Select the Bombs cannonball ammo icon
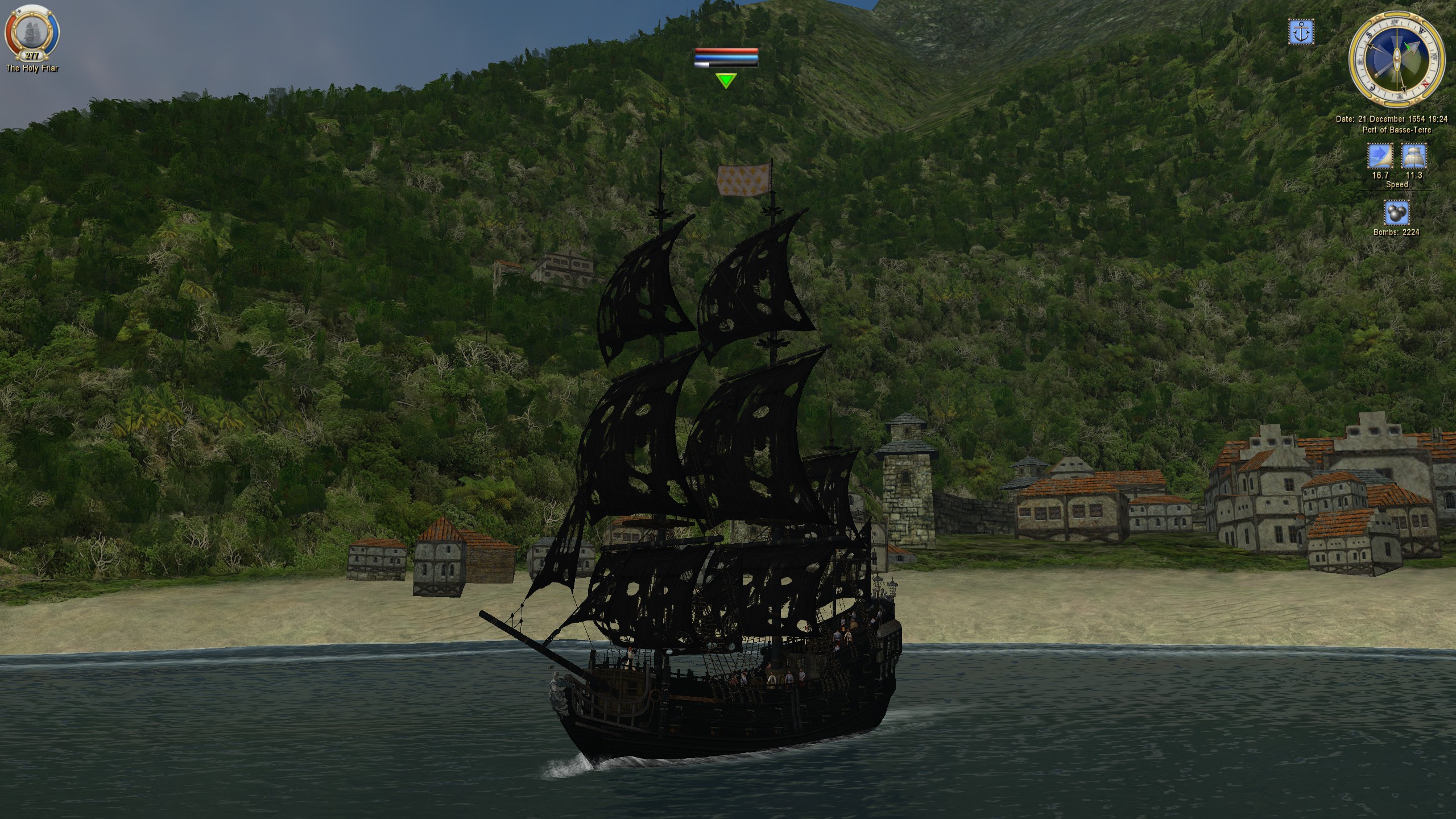Screen dimensions: 1456x819 point(1396,213)
